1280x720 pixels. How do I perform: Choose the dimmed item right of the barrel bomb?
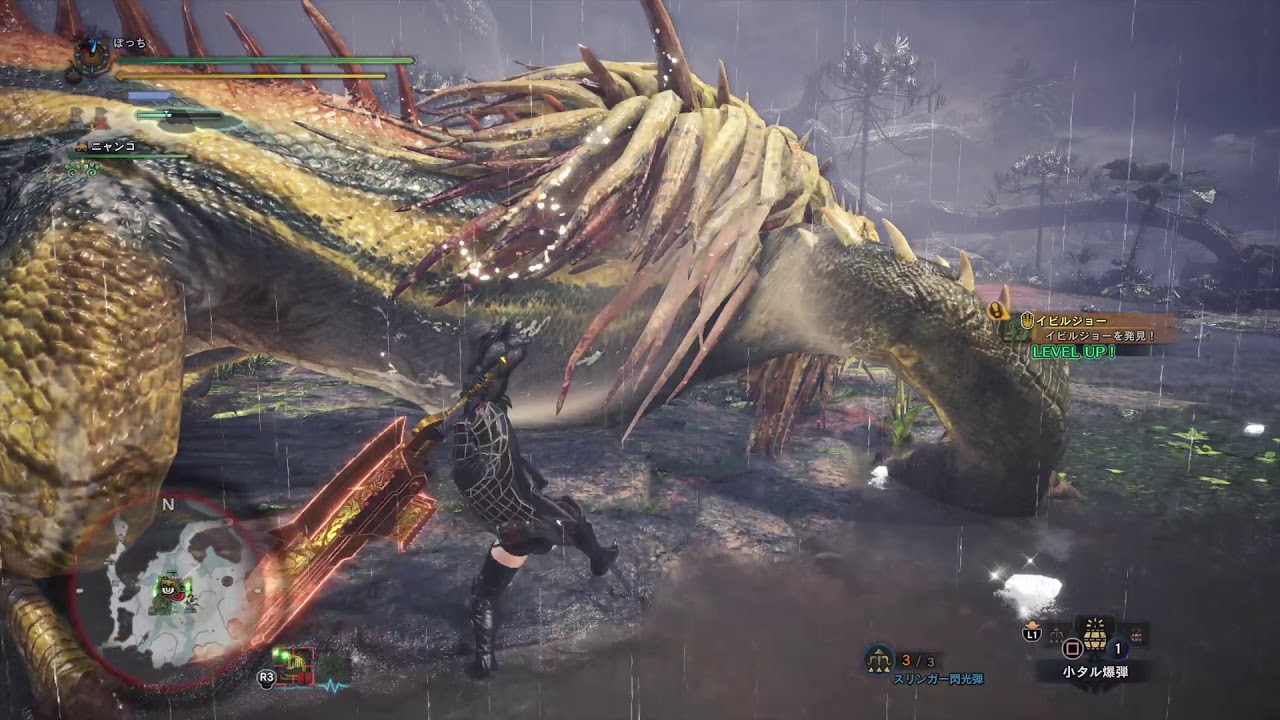[x=1138, y=634]
